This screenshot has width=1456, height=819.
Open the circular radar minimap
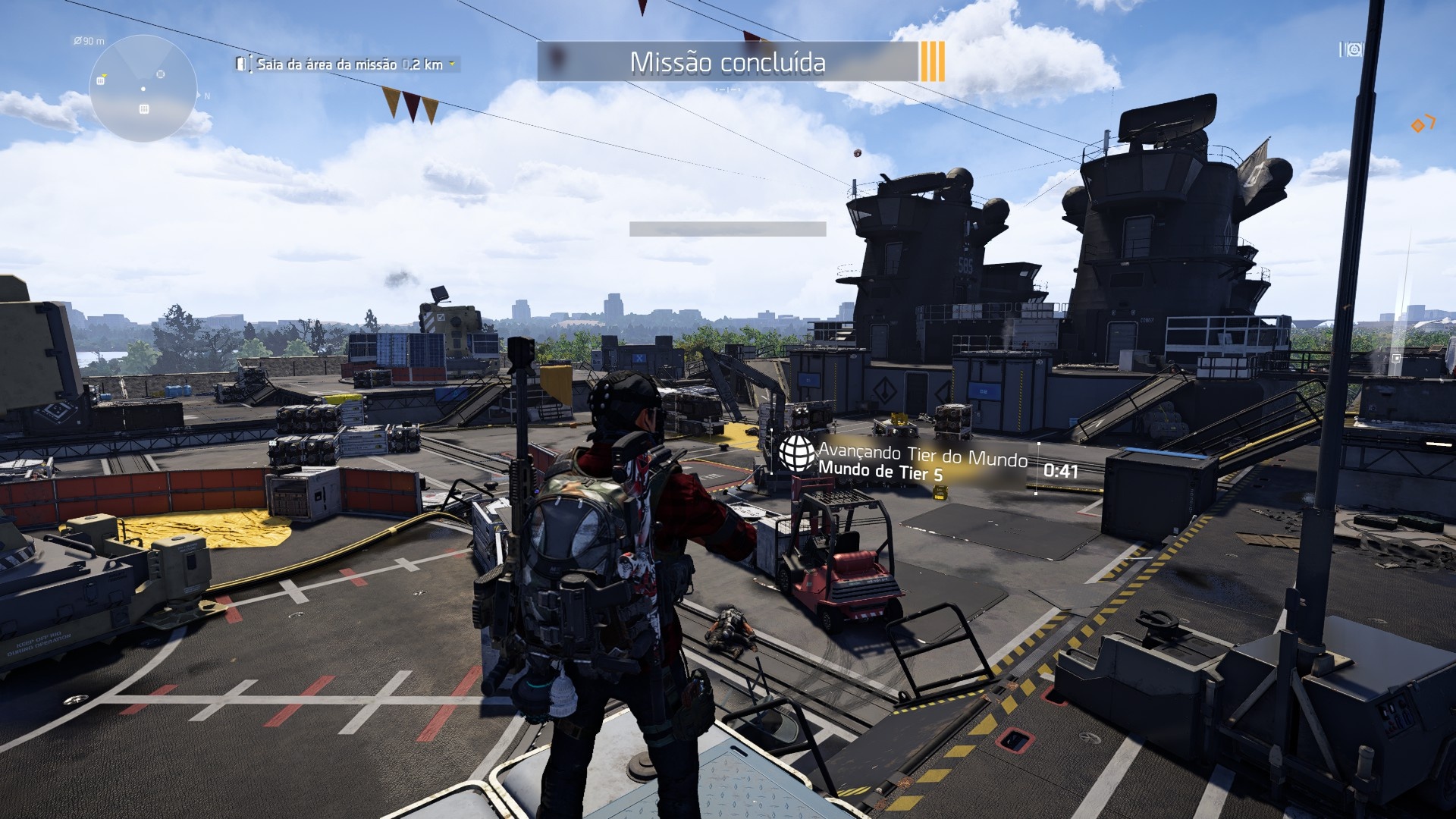[143, 88]
